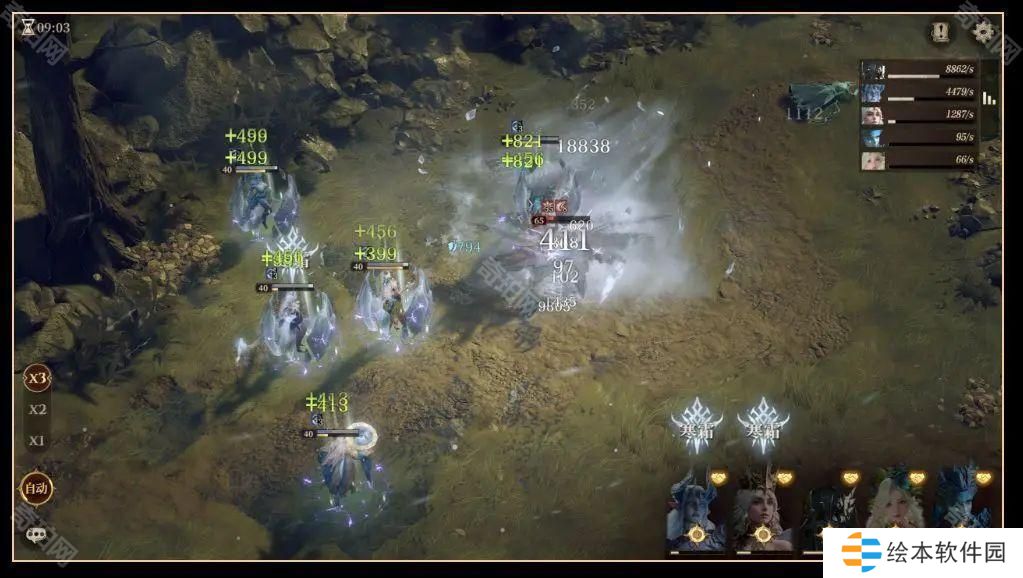The height and width of the screenshot is (578, 1023).
Task: Open the gear settings icon
Action: pyautogui.click(x=983, y=31)
